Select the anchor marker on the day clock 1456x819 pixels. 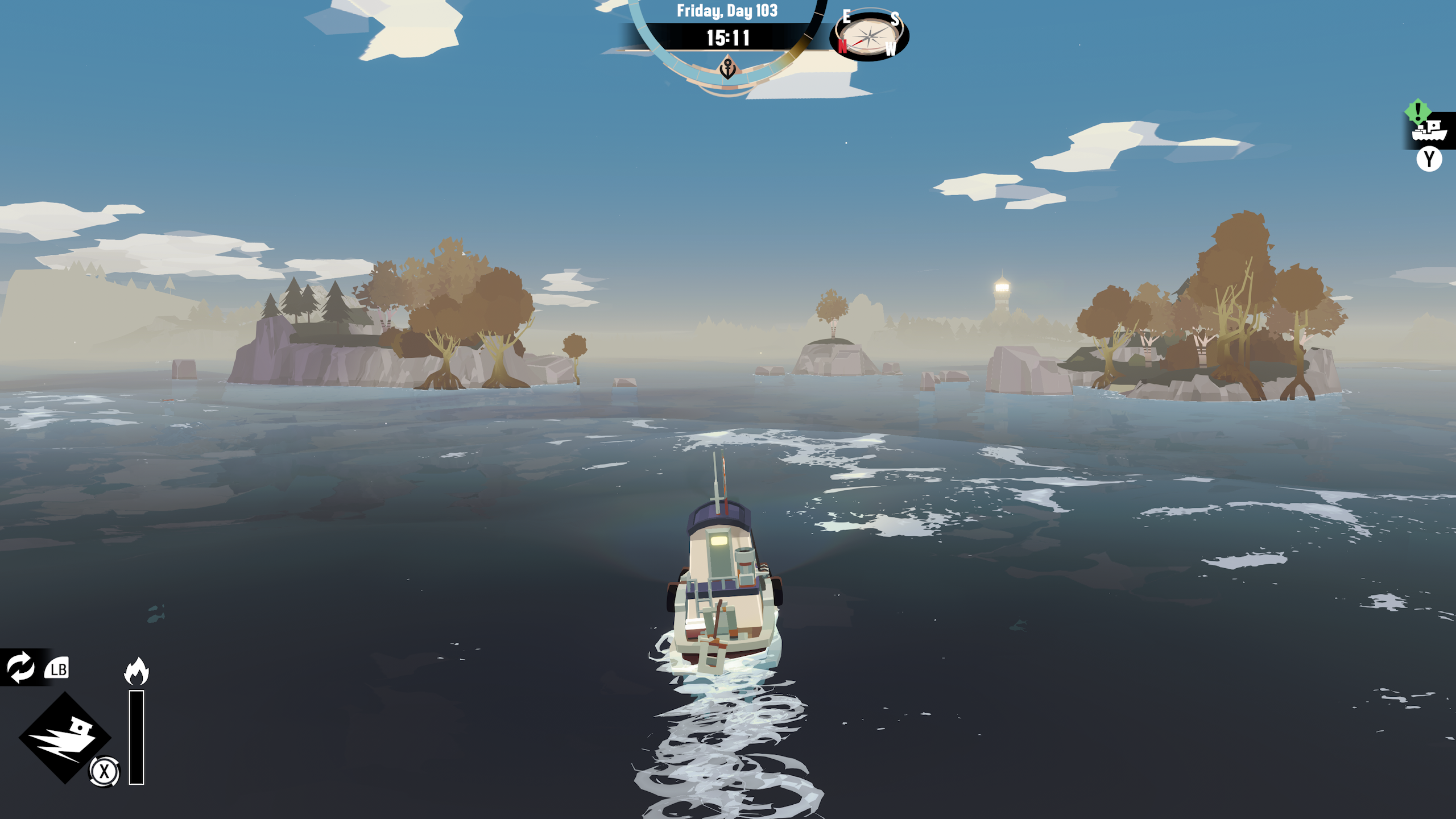point(728,69)
